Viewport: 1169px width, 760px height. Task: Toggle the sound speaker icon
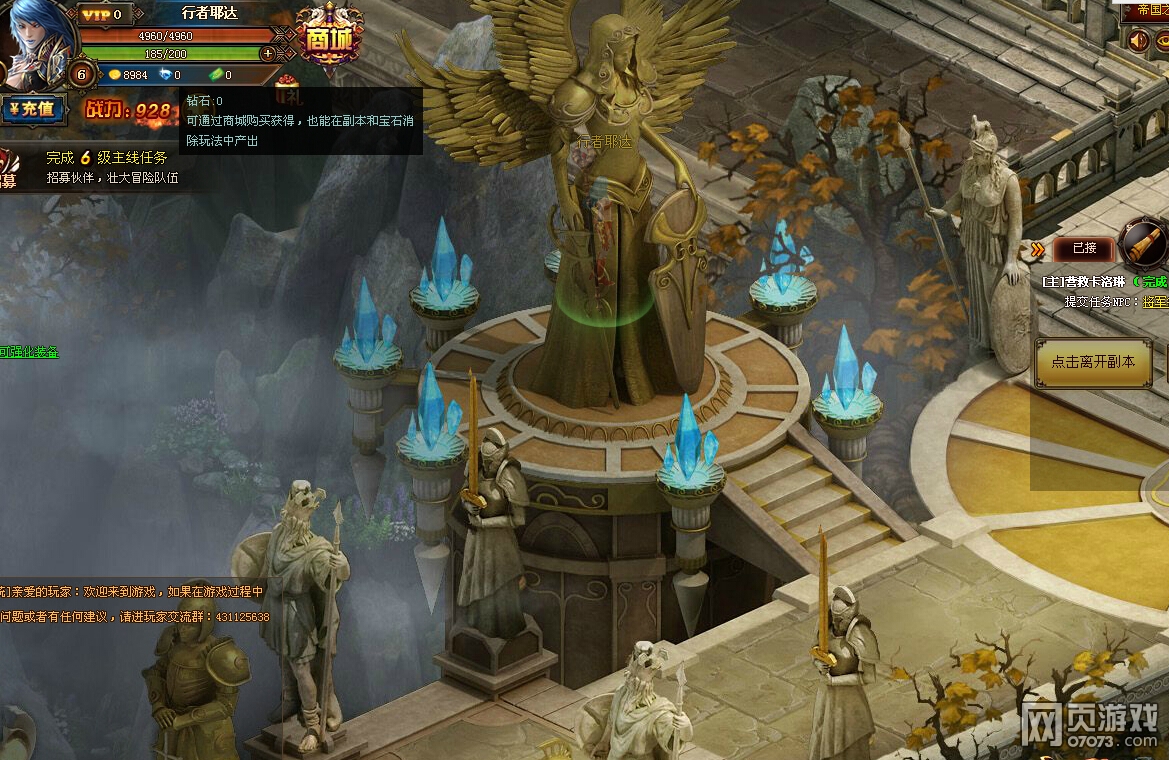click(1138, 40)
